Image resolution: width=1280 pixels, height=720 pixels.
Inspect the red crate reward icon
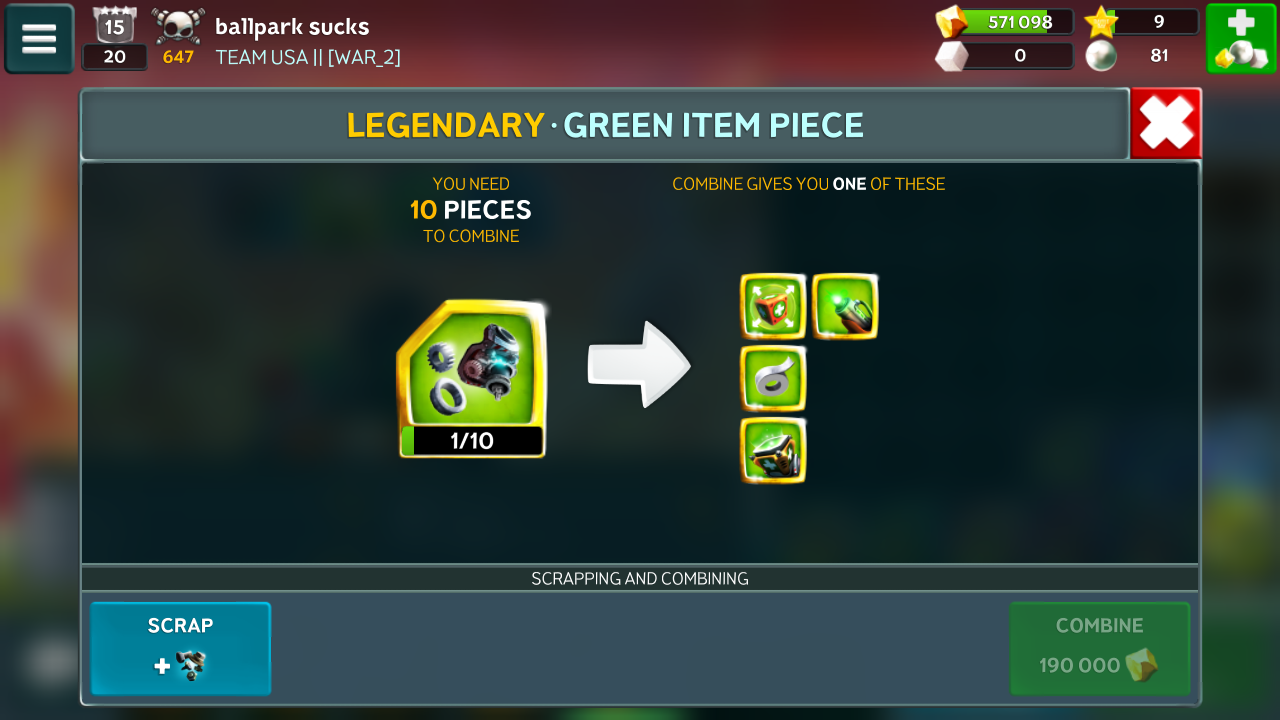(x=773, y=306)
